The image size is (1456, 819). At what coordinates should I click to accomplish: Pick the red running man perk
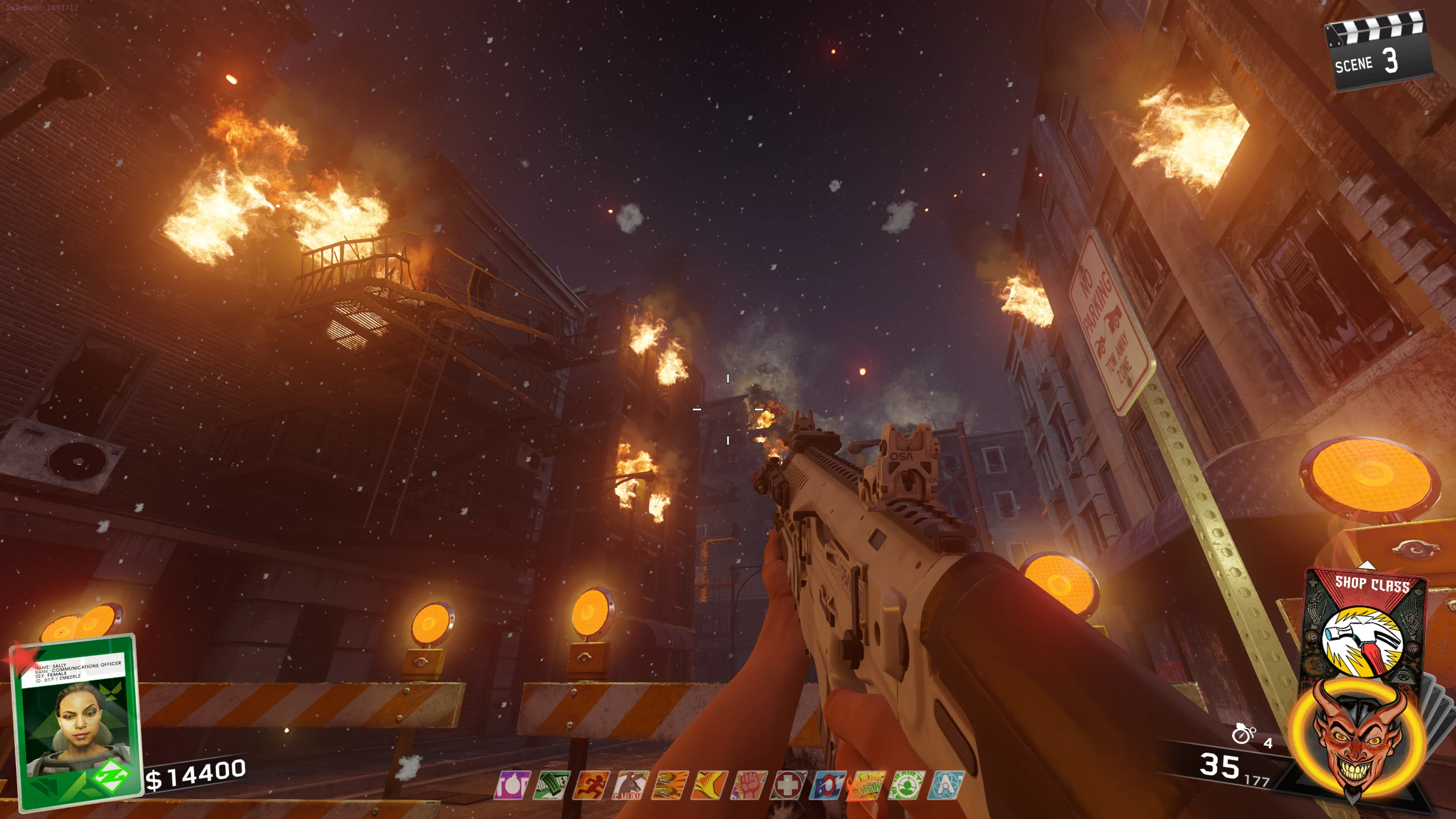pyautogui.click(x=591, y=785)
